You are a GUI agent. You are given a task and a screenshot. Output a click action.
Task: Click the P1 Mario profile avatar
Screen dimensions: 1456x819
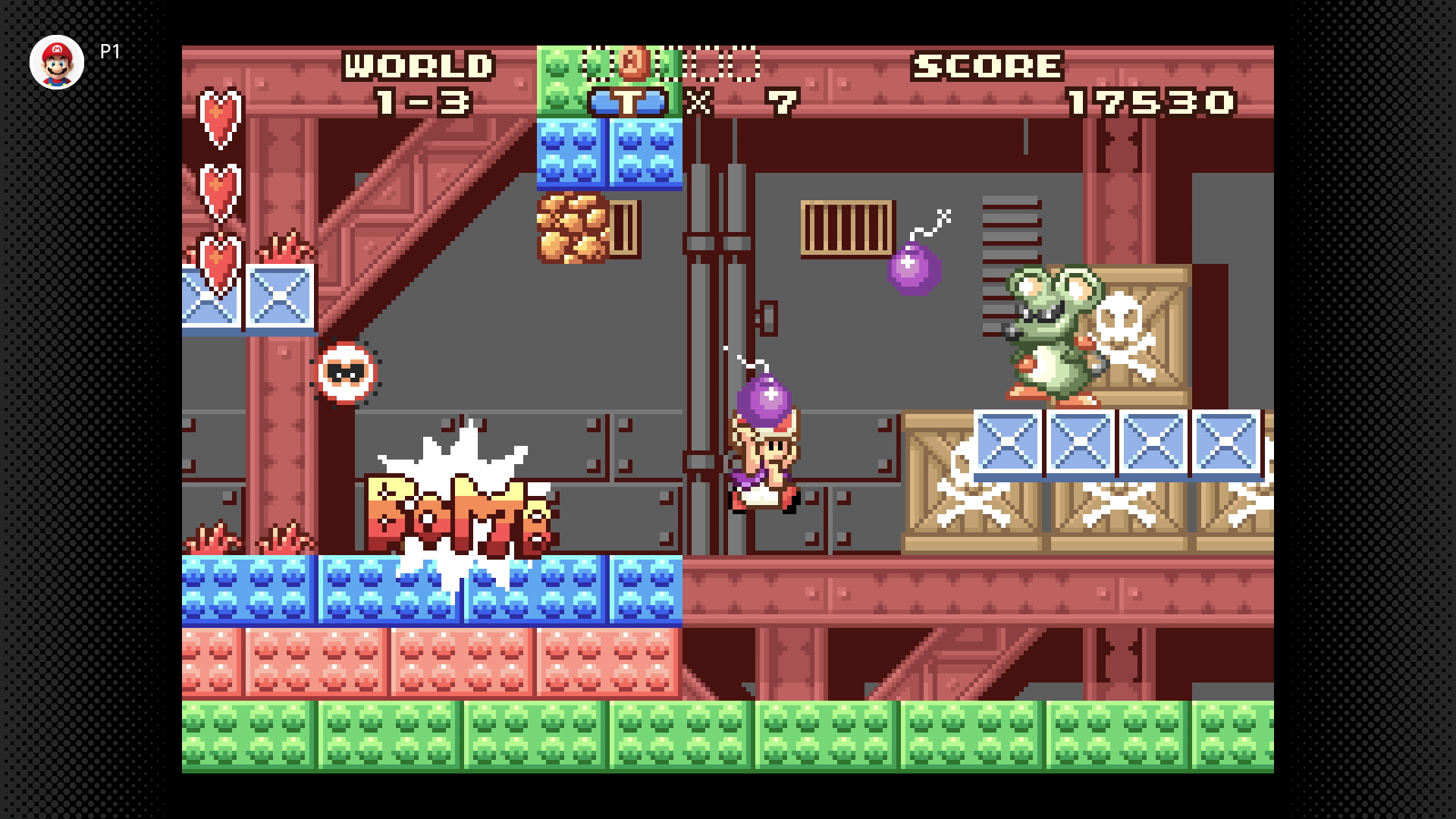57,62
